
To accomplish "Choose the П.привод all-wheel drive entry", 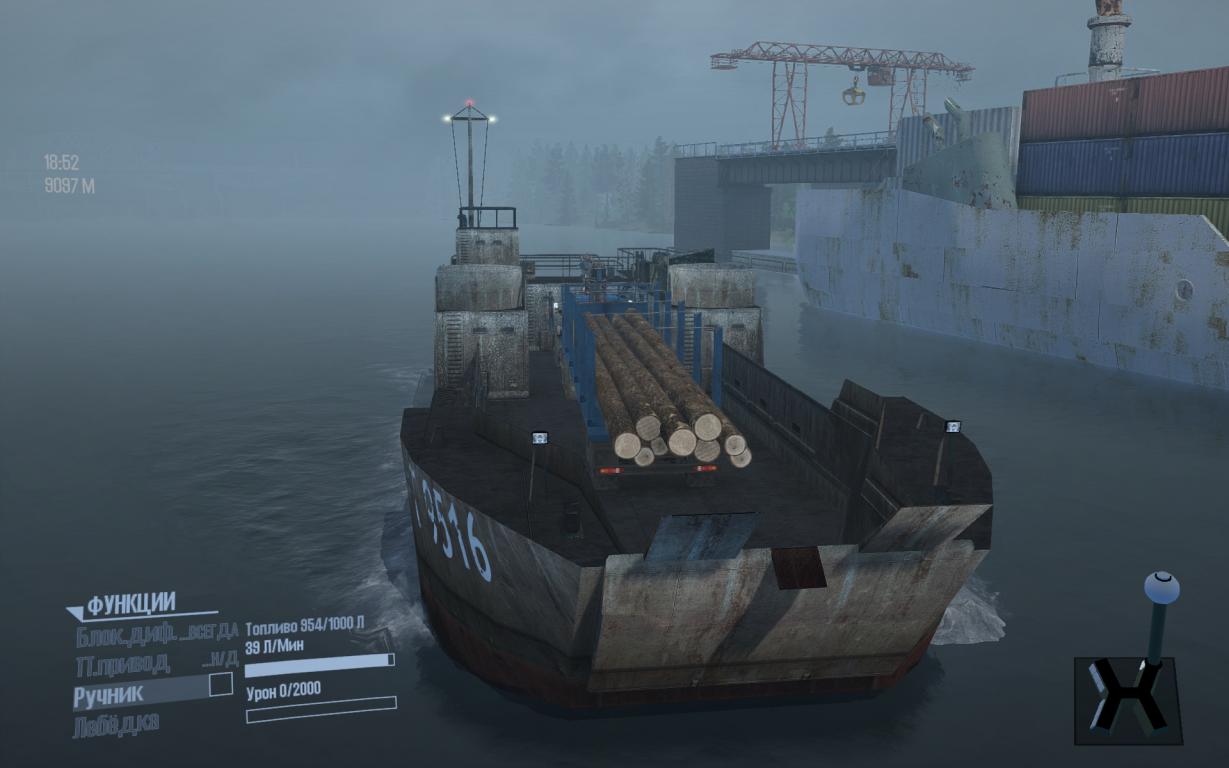I will (x=122, y=663).
